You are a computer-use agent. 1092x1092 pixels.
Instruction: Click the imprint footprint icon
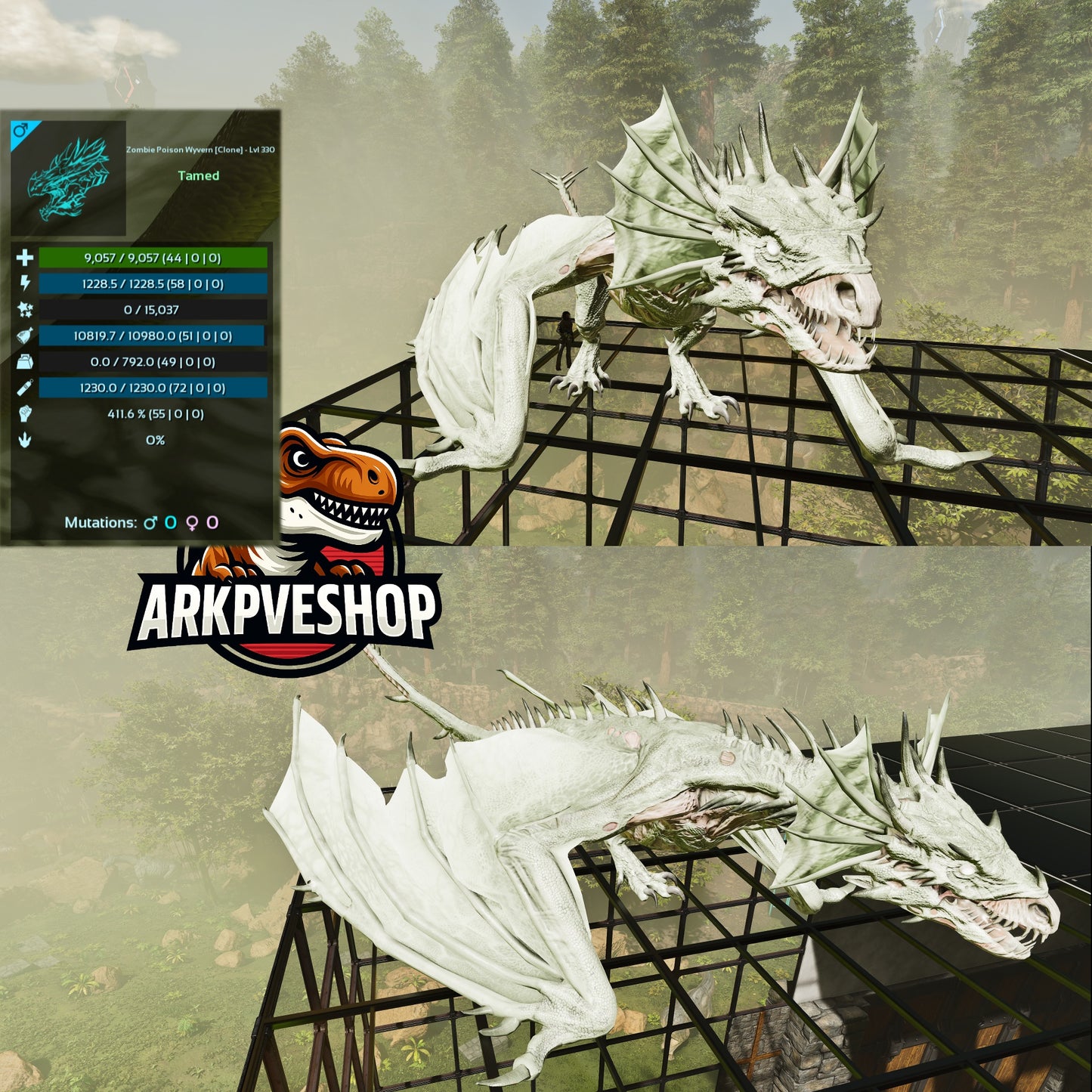(24, 440)
